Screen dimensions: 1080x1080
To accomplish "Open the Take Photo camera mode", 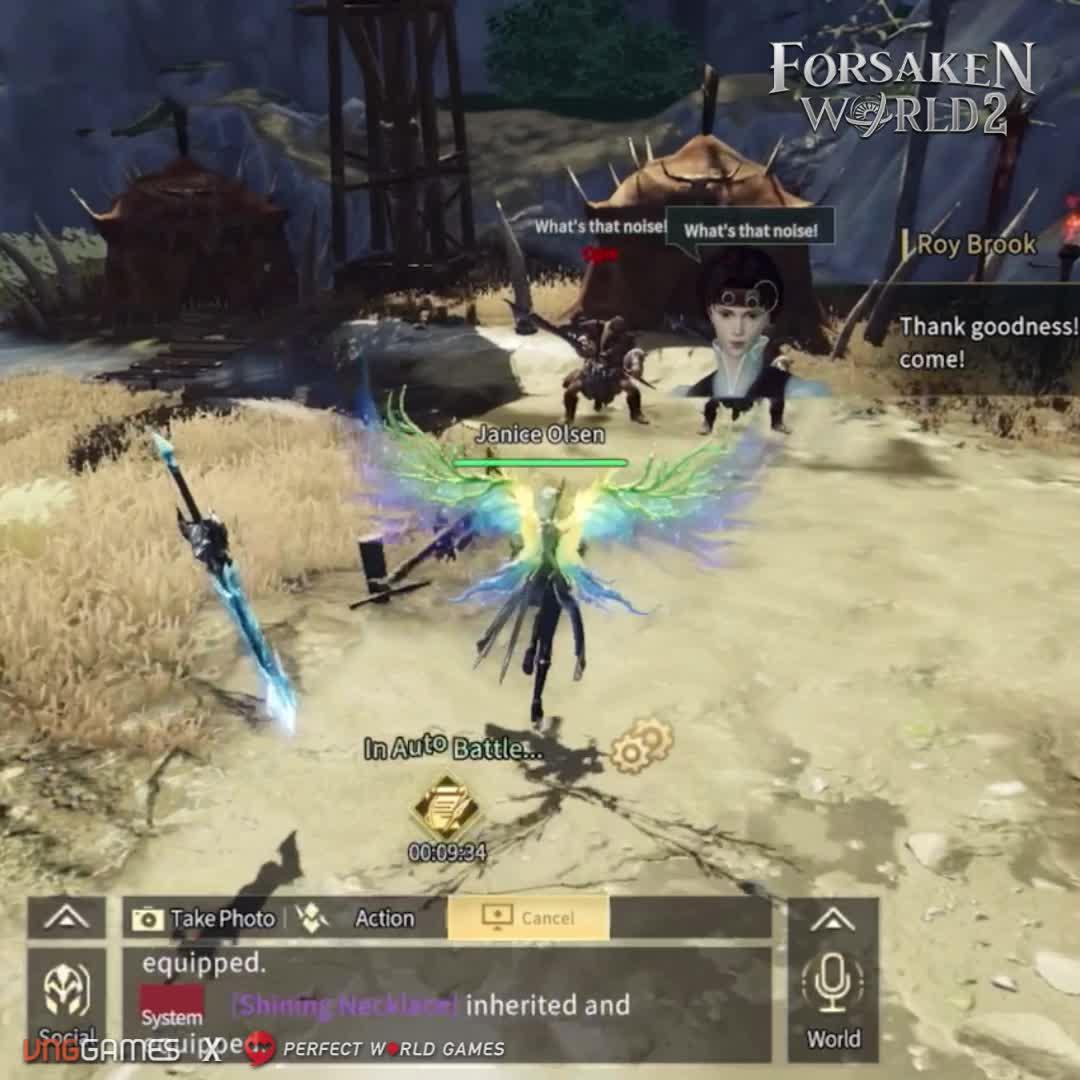I will (204, 918).
